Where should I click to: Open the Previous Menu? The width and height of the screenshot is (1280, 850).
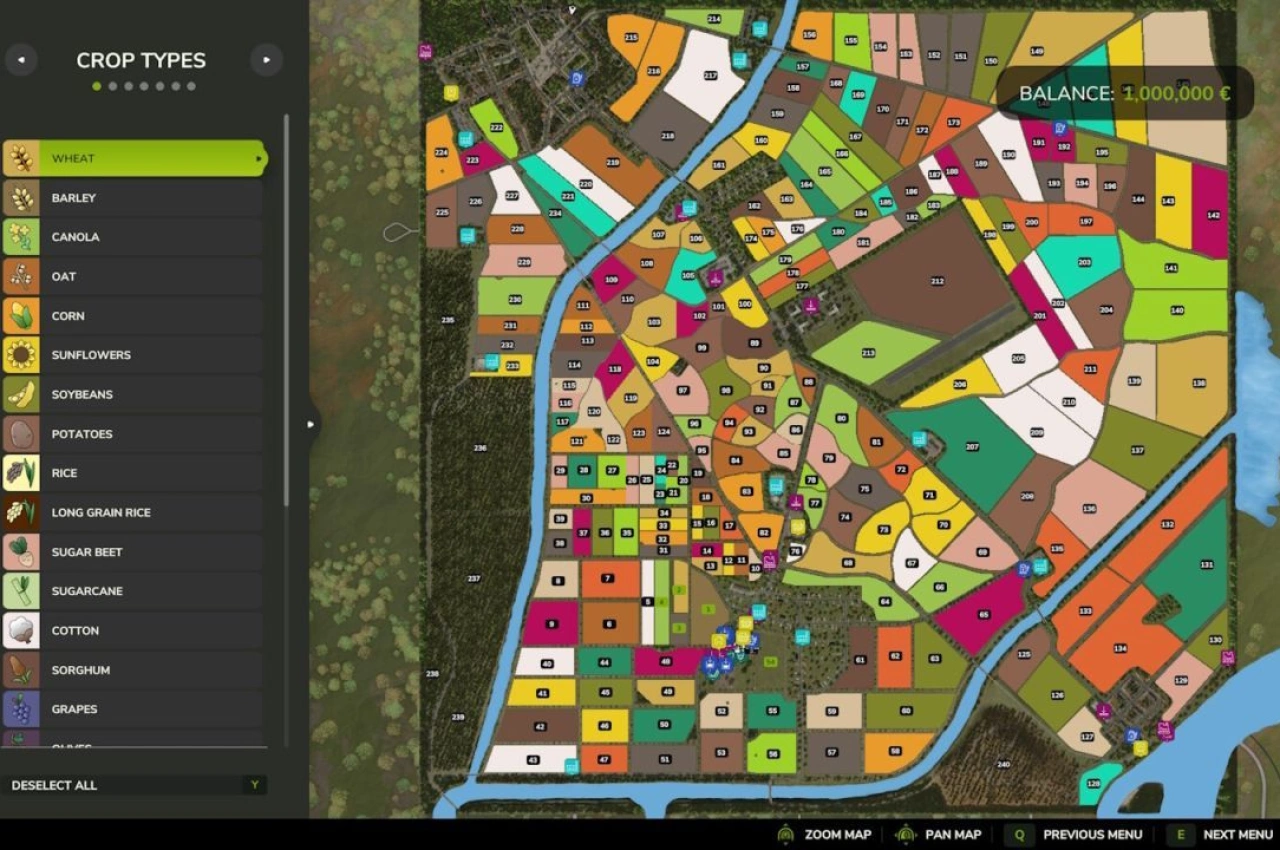[1092, 834]
